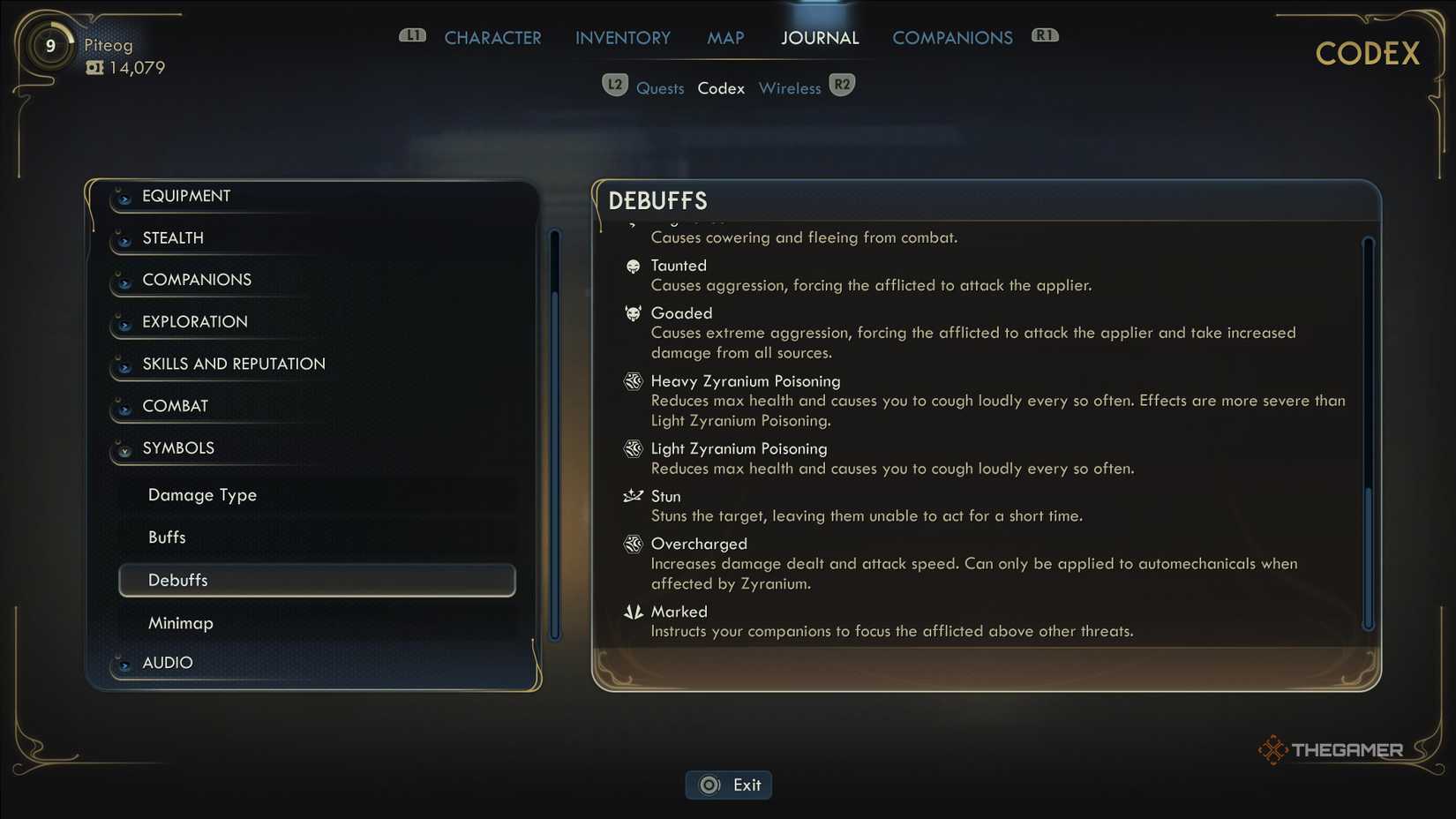1456x819 pixels.
Task: Open the Minimap codex entry
Action: pos(181,623)
